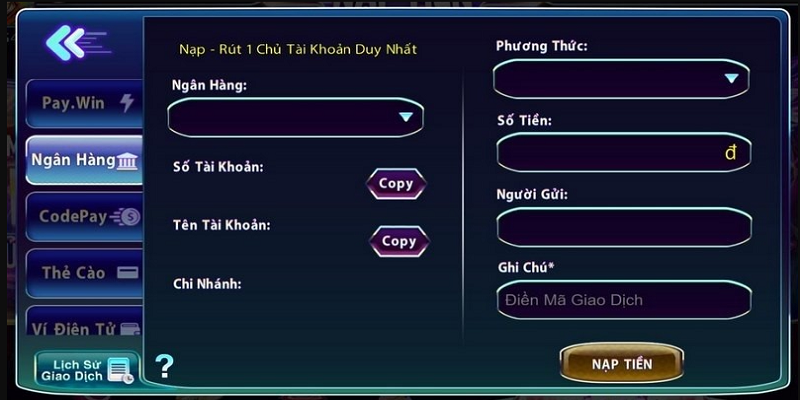Viewport: 800px width, 400px height.
Task: Switch to the Pay.Win tab
Action: point(85,103)
